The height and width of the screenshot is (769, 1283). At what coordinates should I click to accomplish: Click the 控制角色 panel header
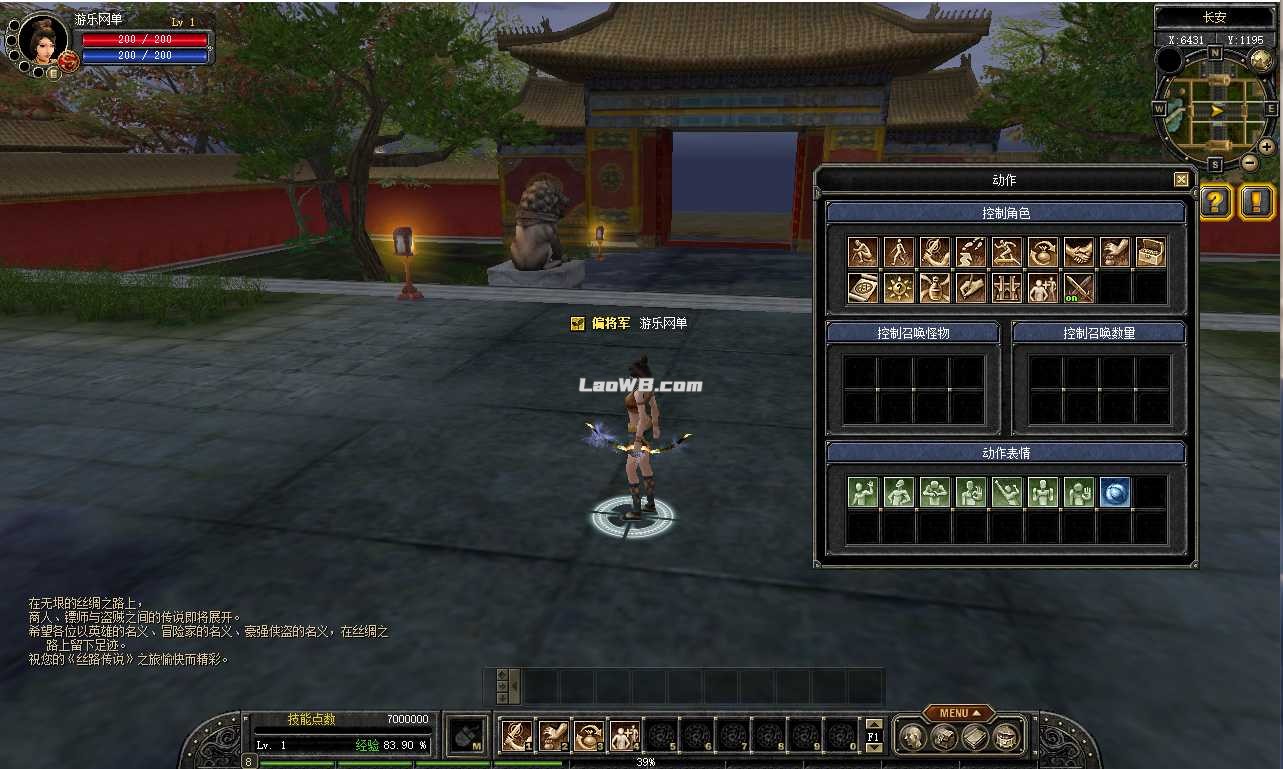(1004, 212)
